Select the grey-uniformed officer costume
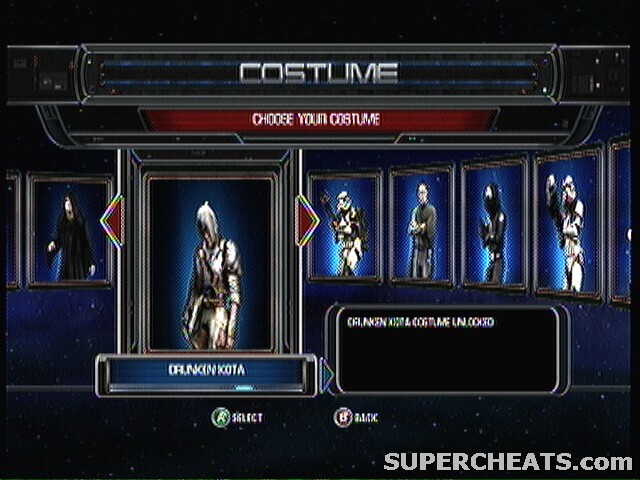This screenshot has width=640, height=480. coord(420,226)
